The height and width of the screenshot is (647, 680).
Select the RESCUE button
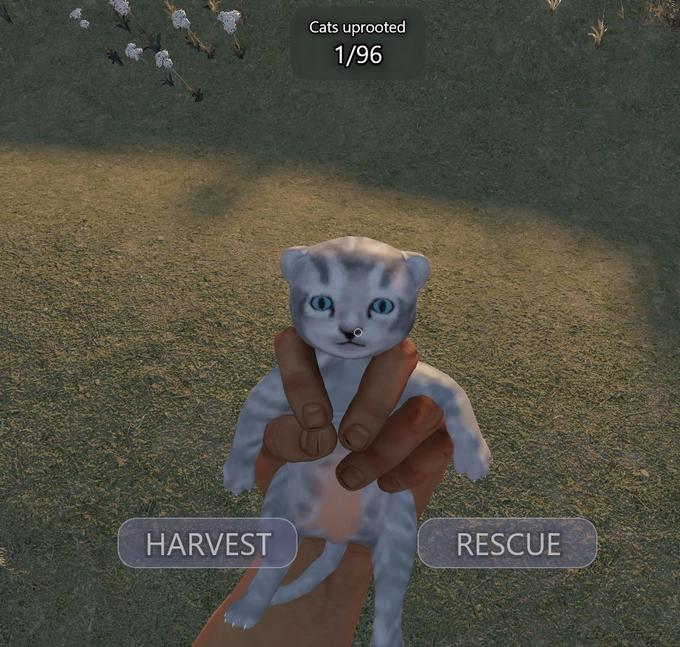[507, 543]
